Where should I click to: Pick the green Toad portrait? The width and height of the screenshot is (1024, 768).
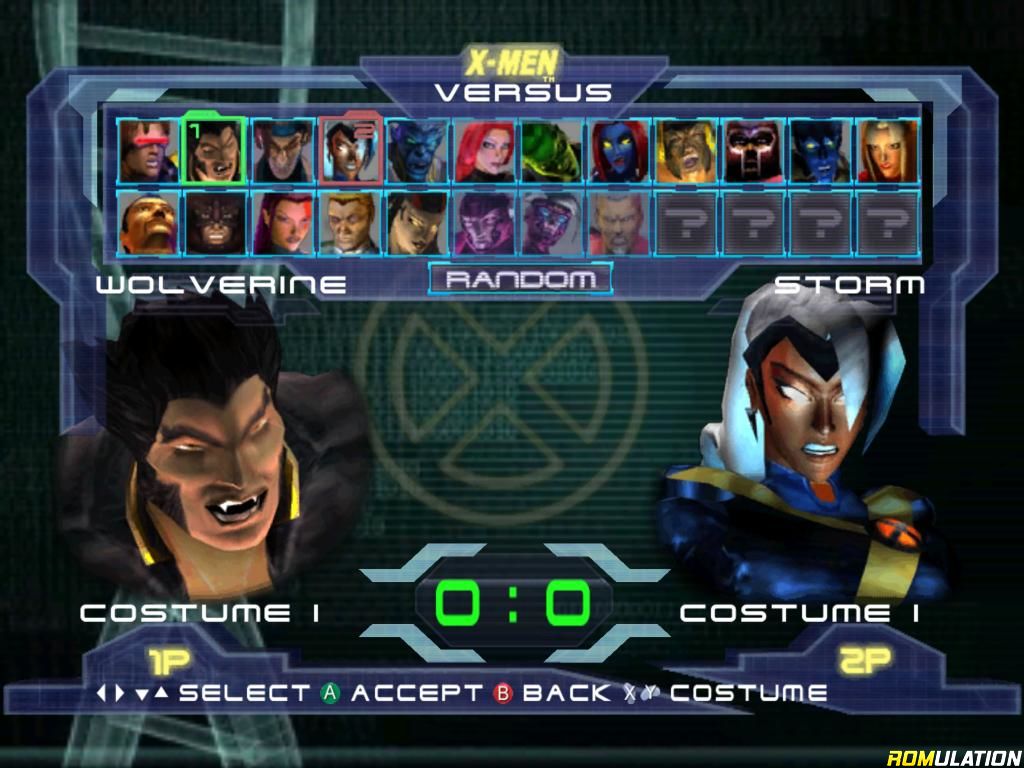click(551, 151)
